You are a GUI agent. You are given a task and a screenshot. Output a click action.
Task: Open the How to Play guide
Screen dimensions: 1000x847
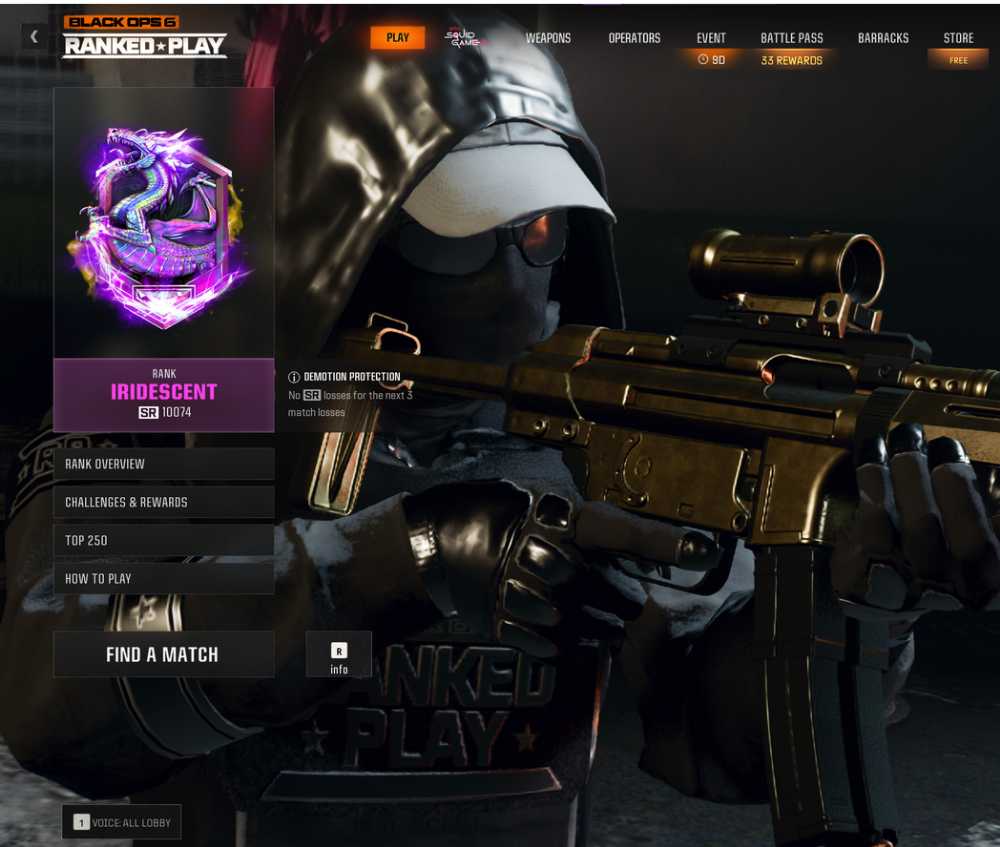point(163,578)
